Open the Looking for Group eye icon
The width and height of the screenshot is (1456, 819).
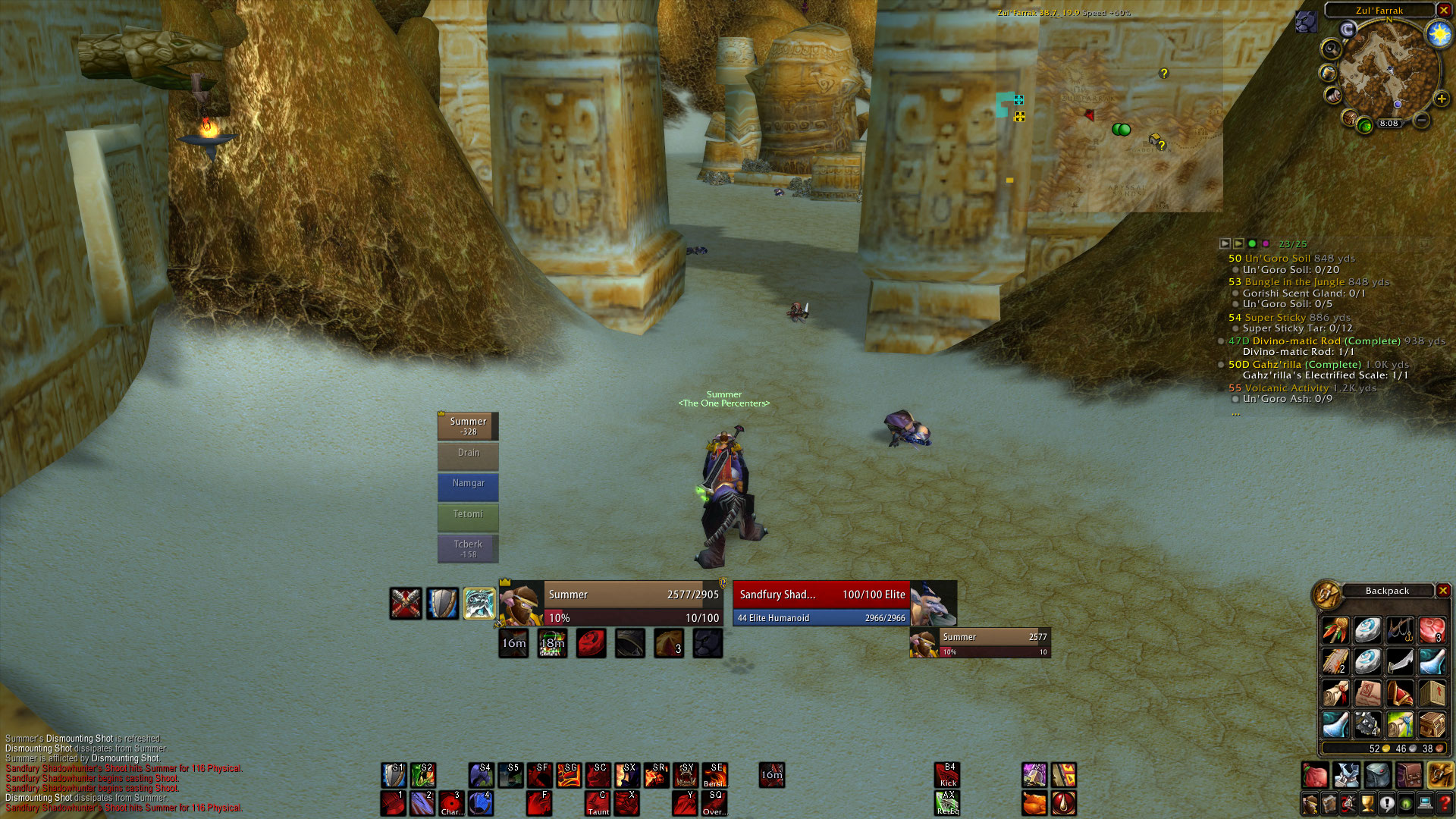[1407, 804]
